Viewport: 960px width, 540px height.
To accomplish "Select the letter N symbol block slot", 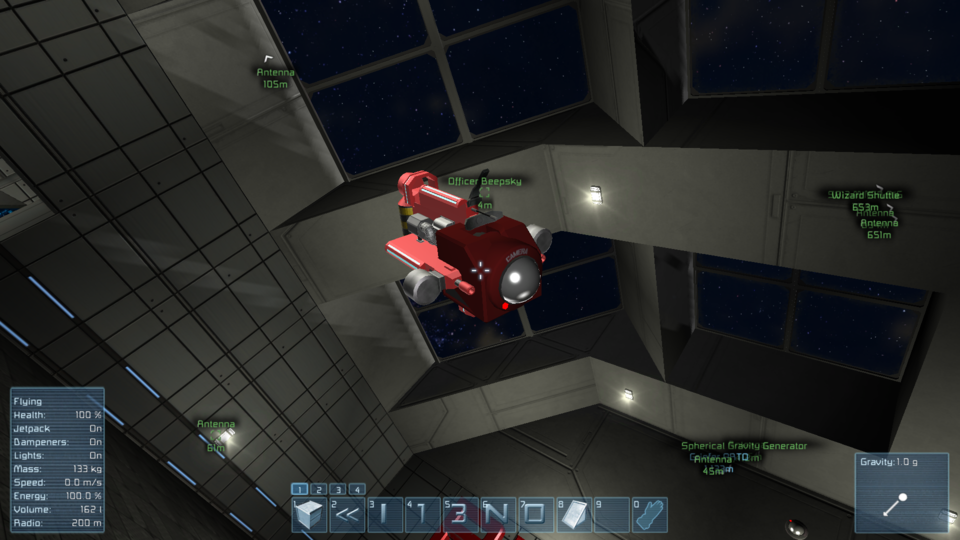I will click(498, 515).
